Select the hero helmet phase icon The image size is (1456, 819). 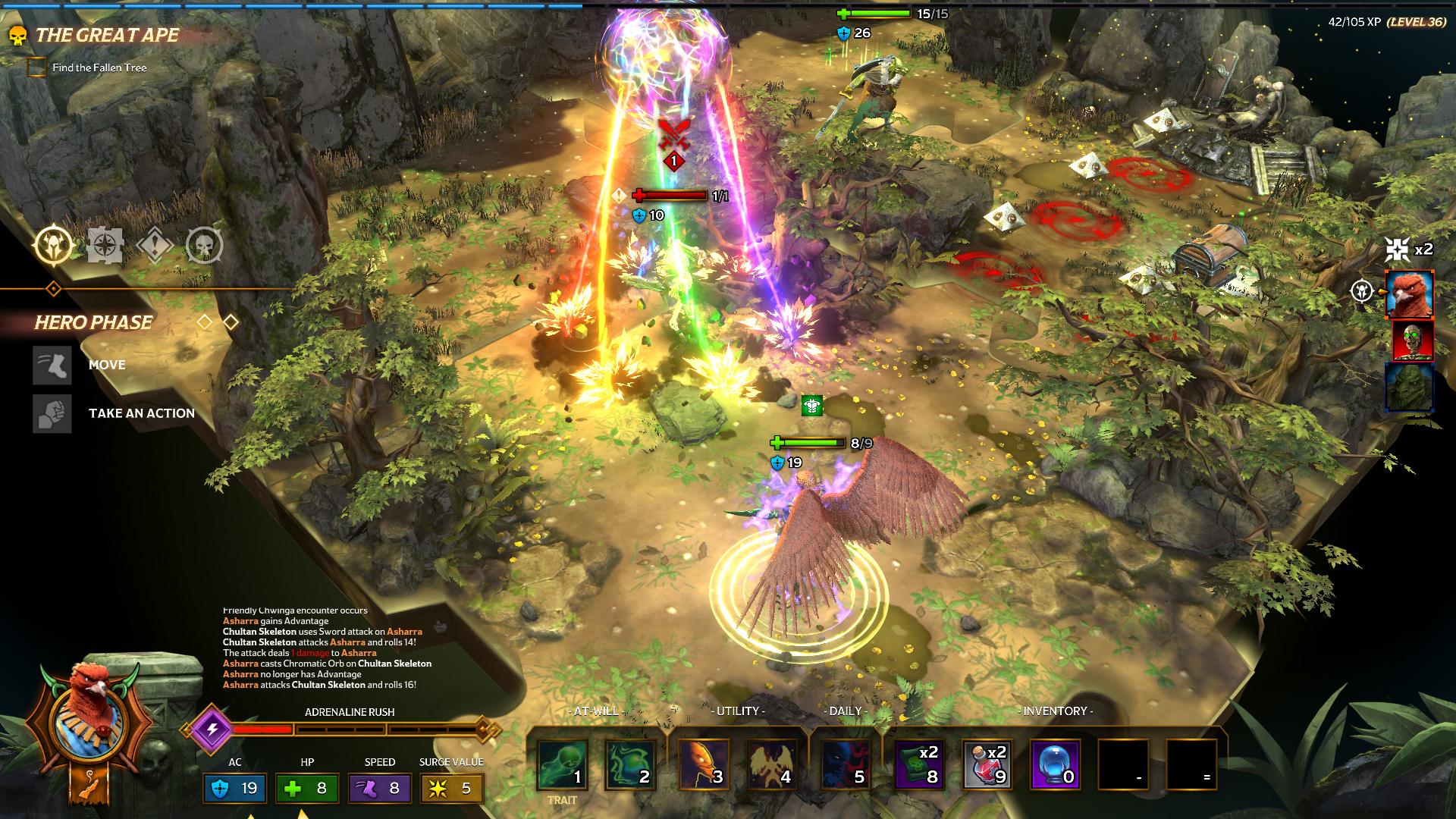pos(53,245)
